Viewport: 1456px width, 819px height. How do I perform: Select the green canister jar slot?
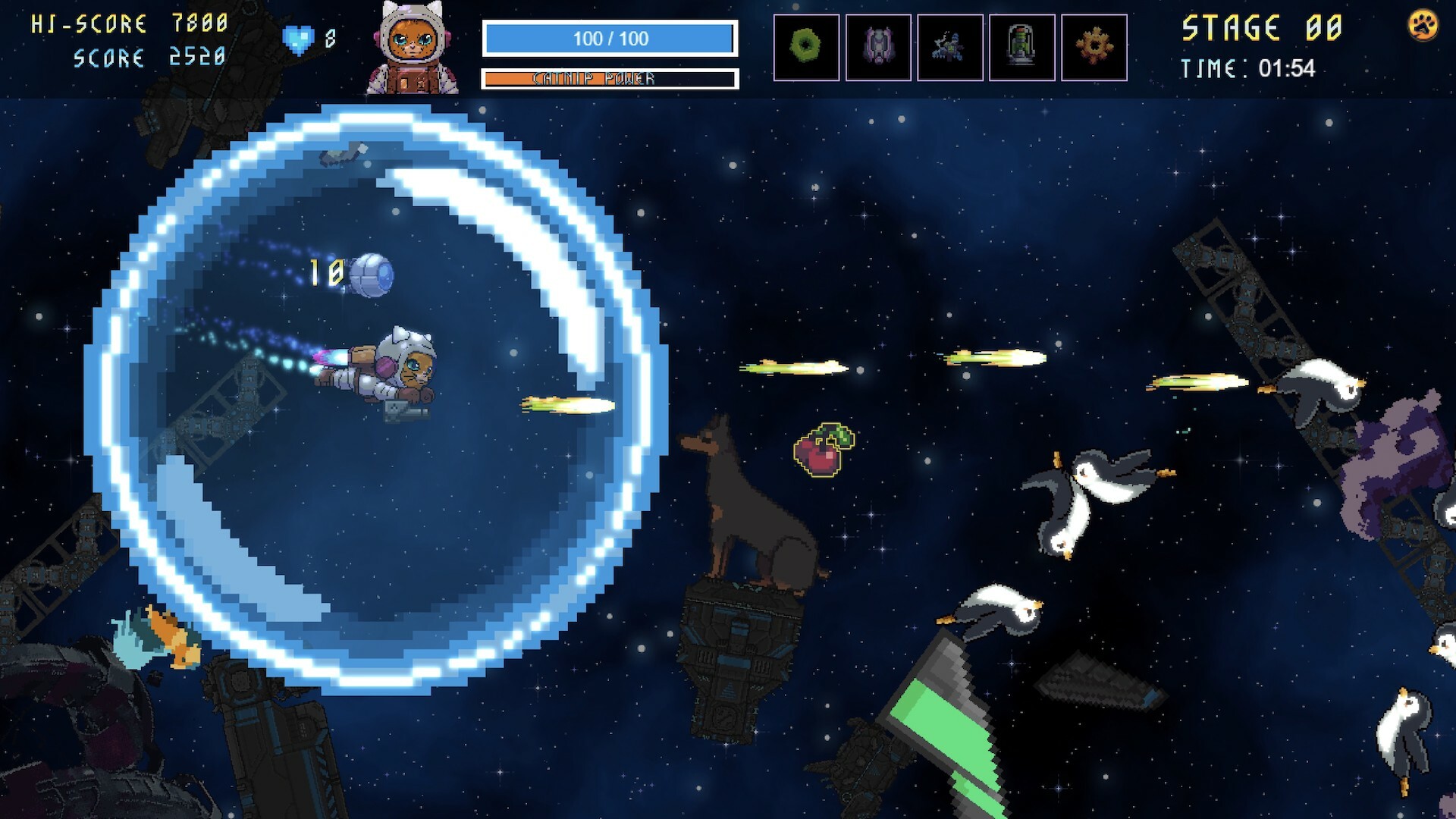1021,47
